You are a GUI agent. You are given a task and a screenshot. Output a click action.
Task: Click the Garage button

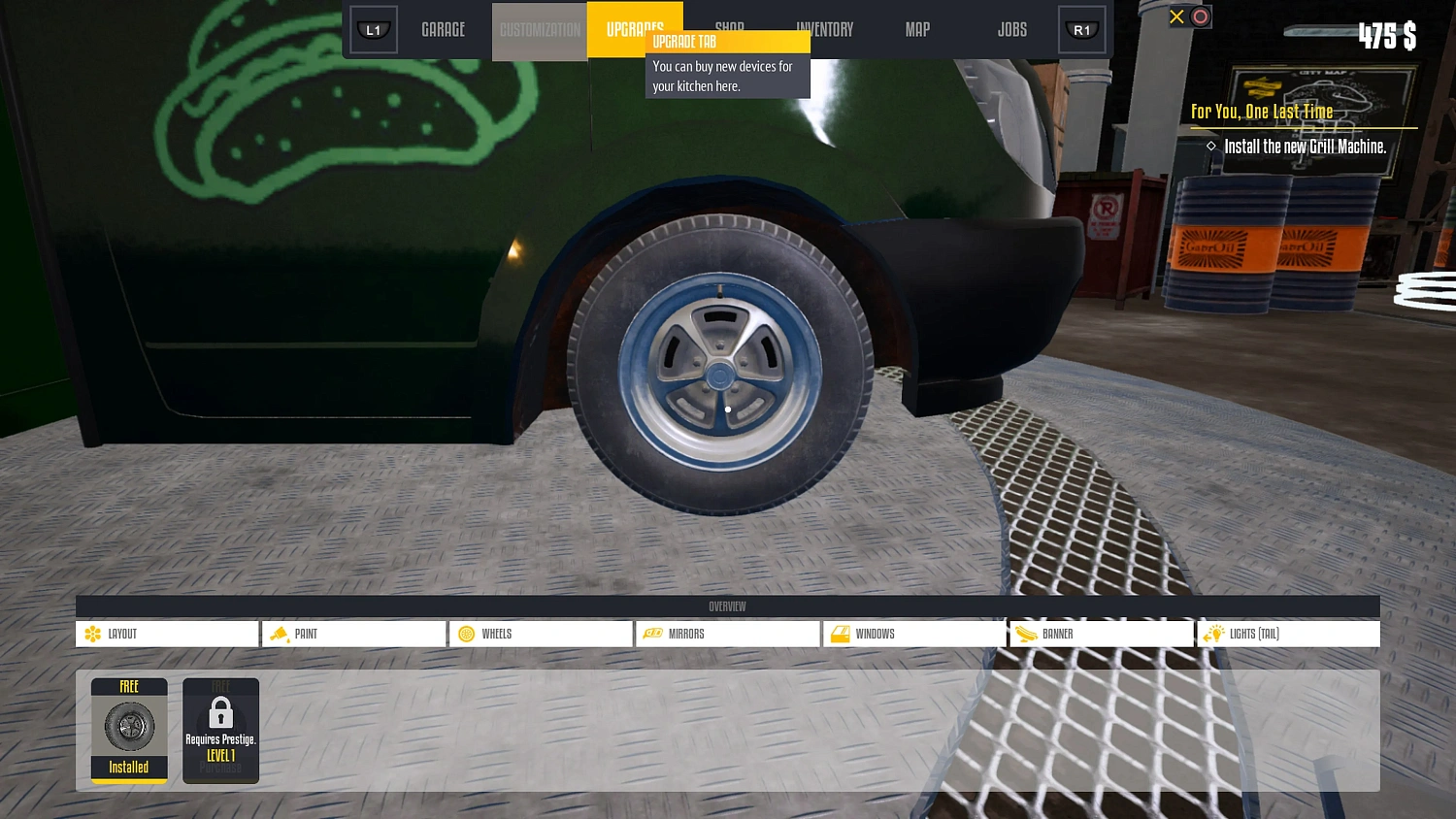click(x=443, y=29)
